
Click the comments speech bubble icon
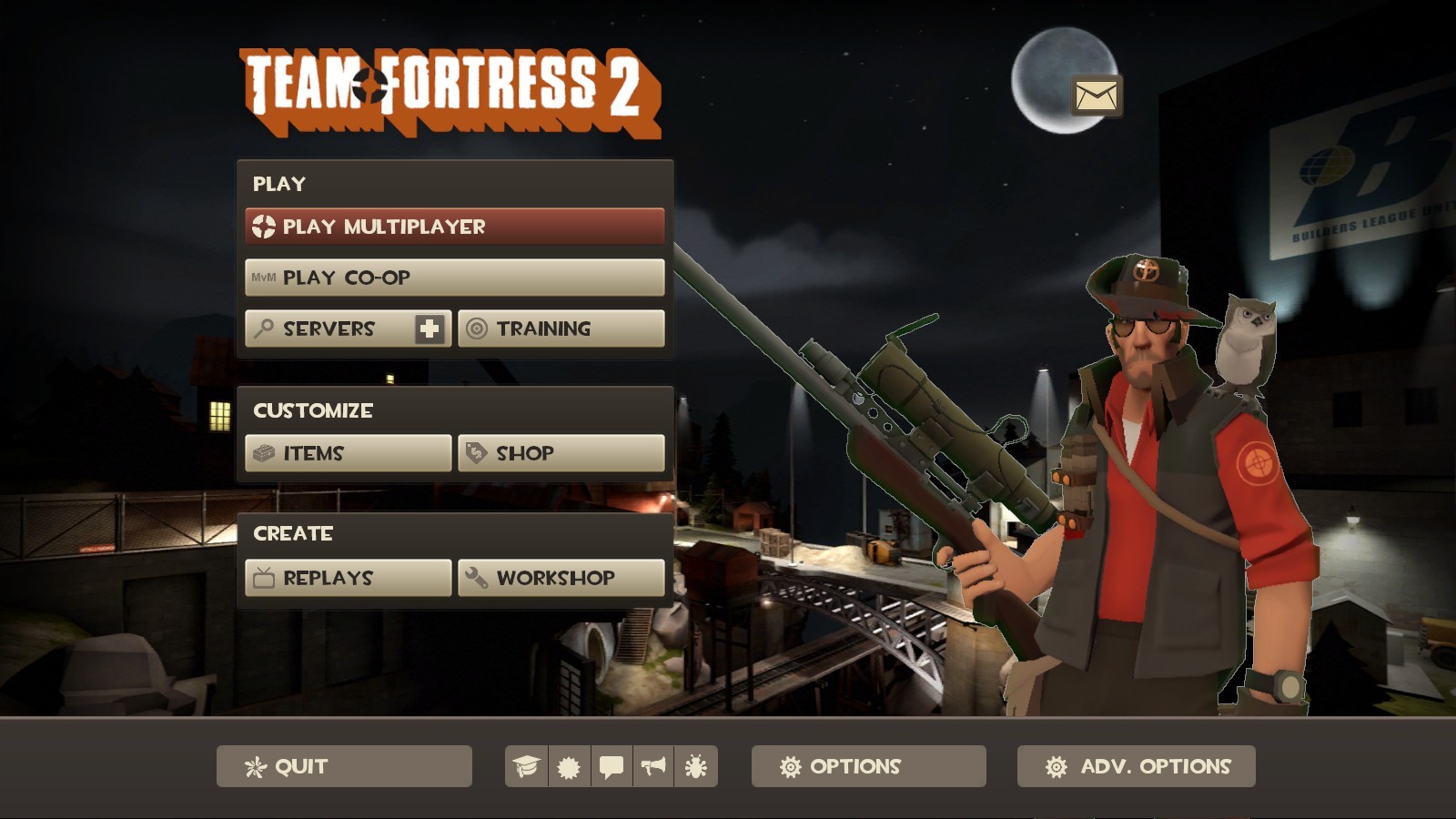click(x=612, y=767)
